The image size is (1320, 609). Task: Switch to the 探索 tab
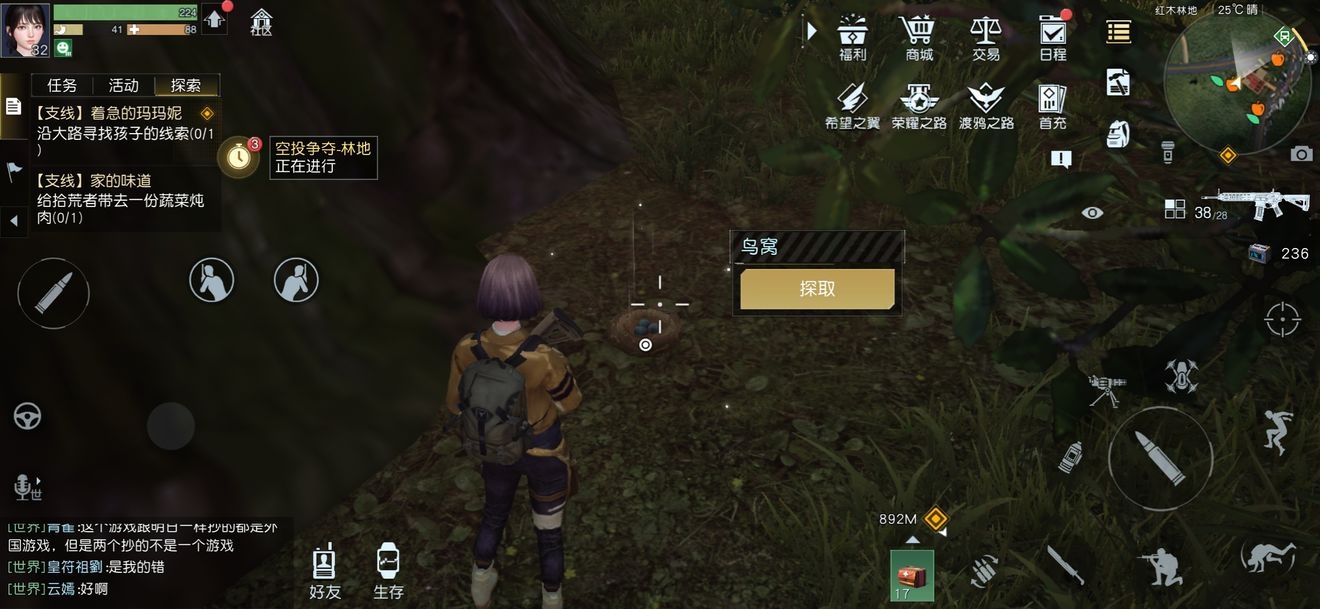click(x=186, y=86)
